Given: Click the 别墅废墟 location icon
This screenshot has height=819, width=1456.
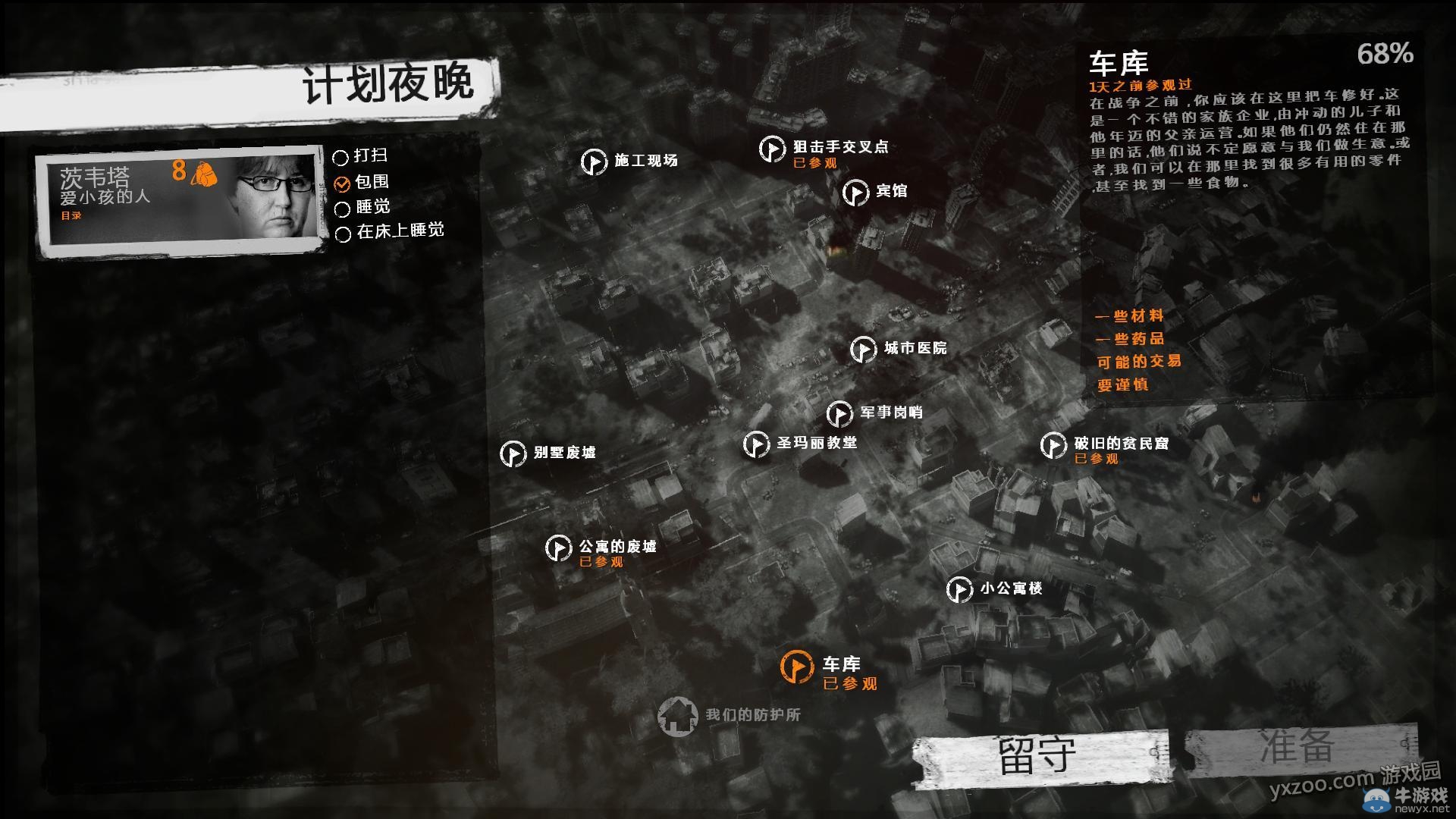Looking at the screenshot, I should [x=514, y=454].
